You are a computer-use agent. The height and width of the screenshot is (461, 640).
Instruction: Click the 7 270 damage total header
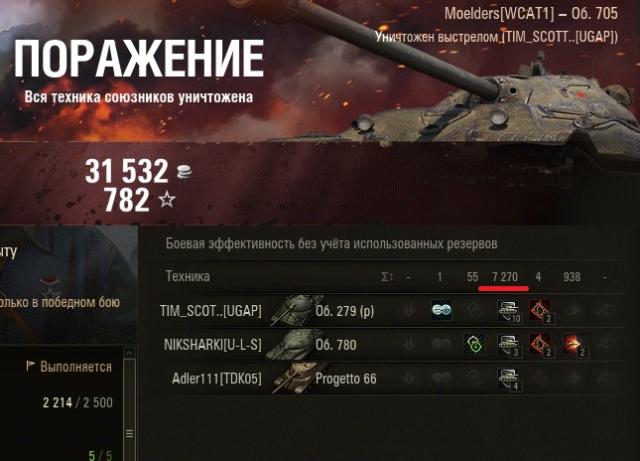[504, 276]
